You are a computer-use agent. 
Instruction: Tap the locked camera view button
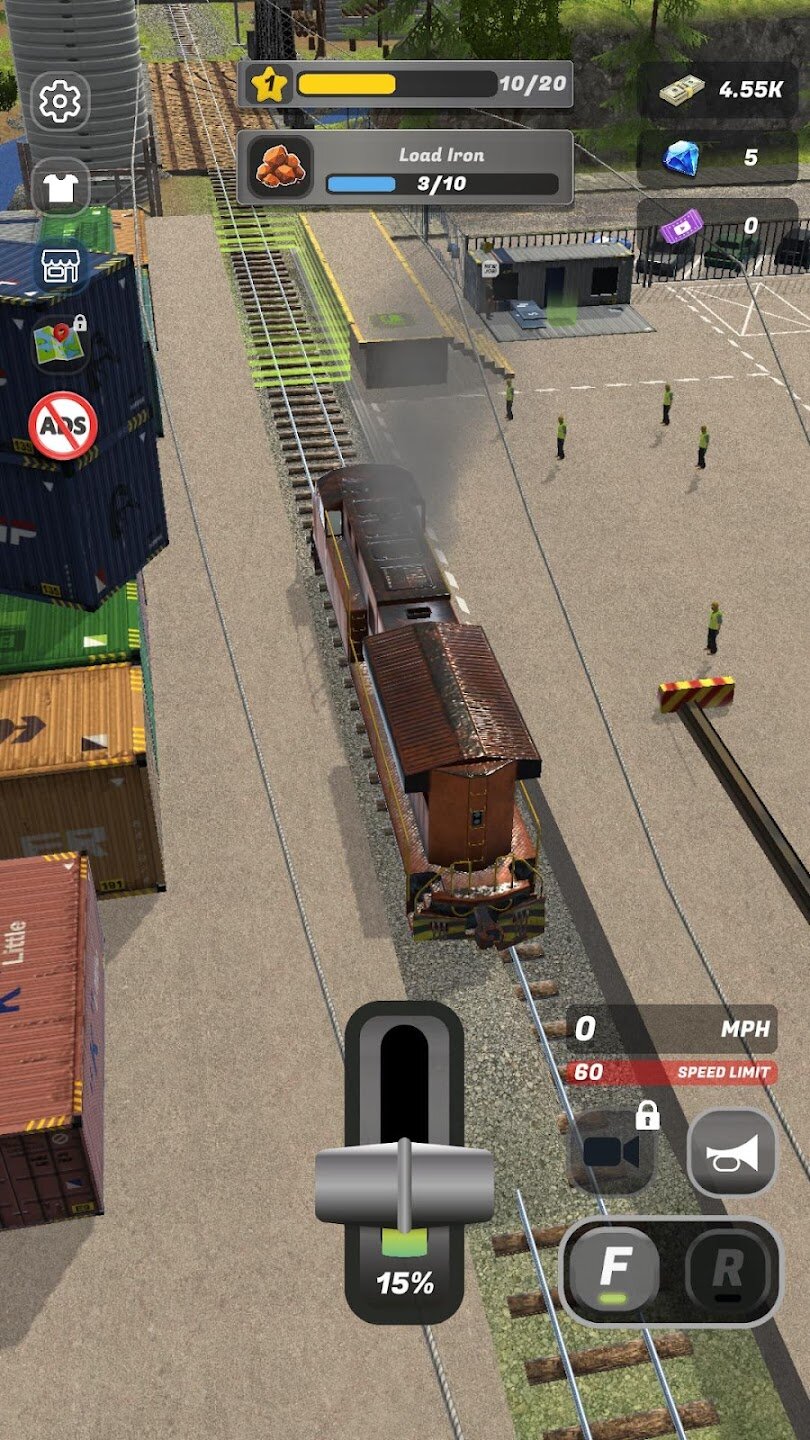pos(612,1151)
